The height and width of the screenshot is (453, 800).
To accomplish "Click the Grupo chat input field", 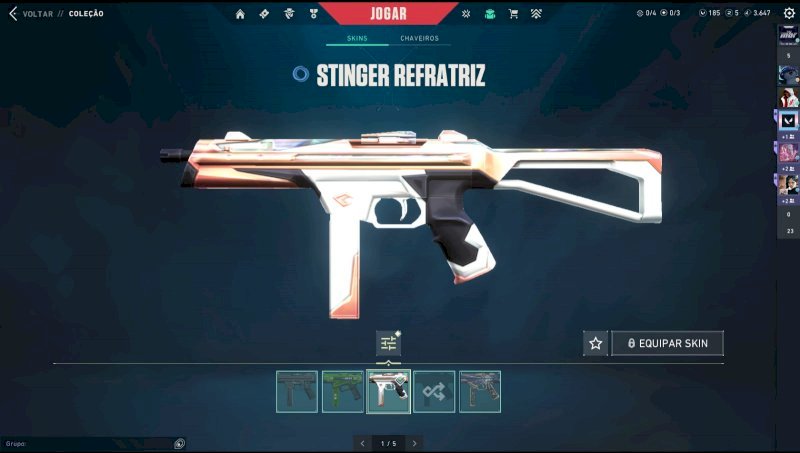I will click(85, 443).
